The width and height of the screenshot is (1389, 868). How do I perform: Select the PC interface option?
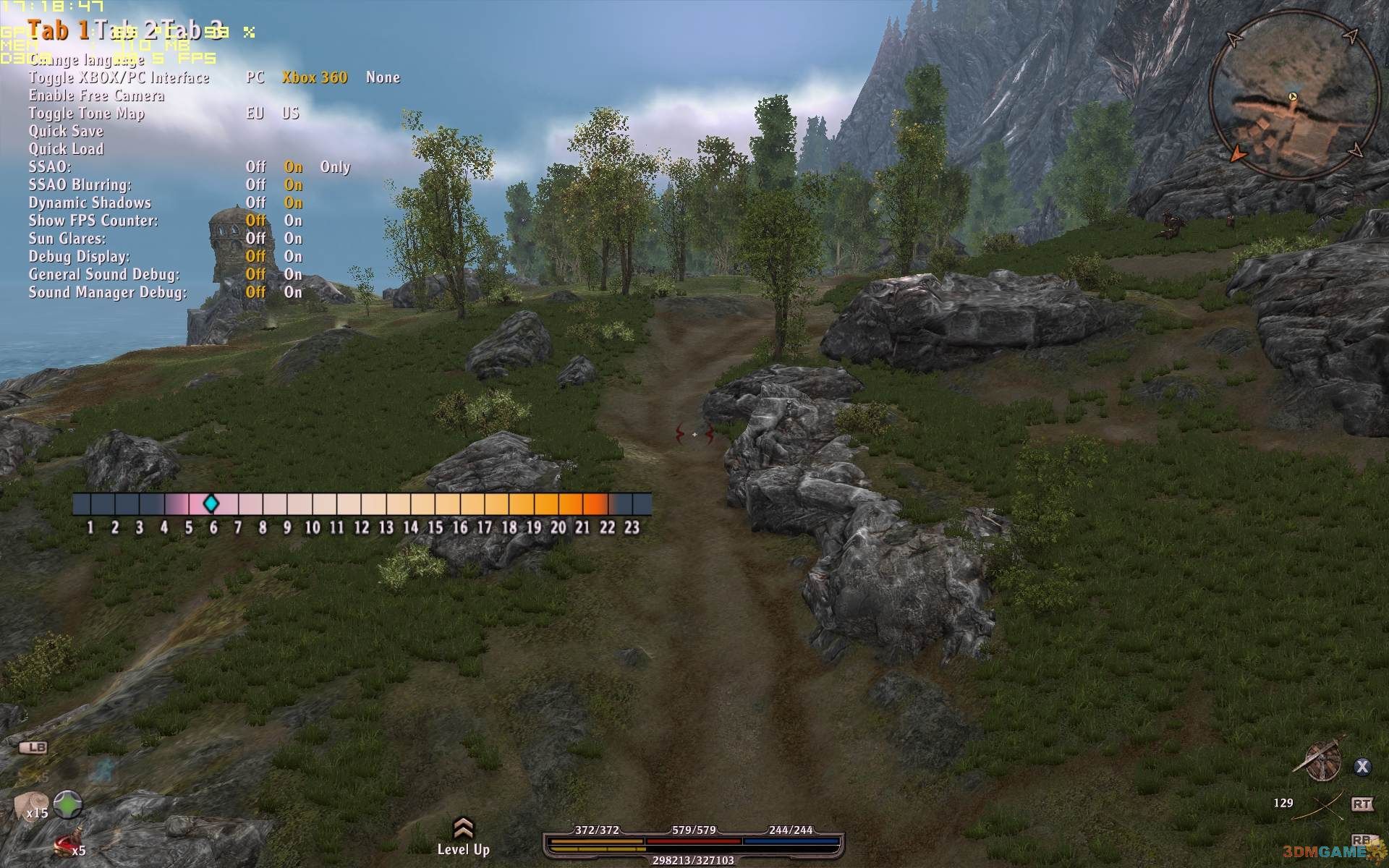pos(255,77)
